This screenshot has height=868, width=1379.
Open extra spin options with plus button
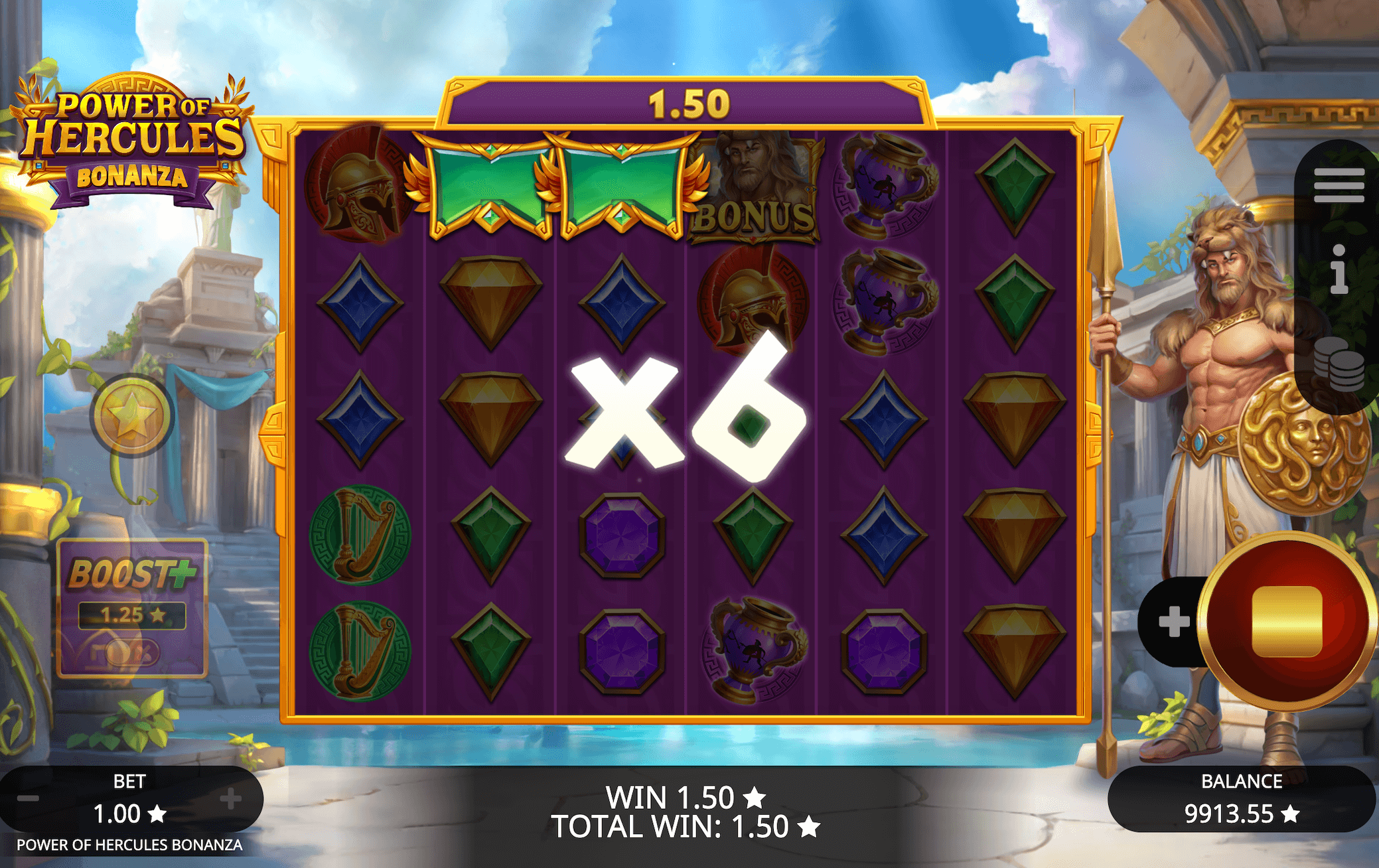tap(1173, 621)
